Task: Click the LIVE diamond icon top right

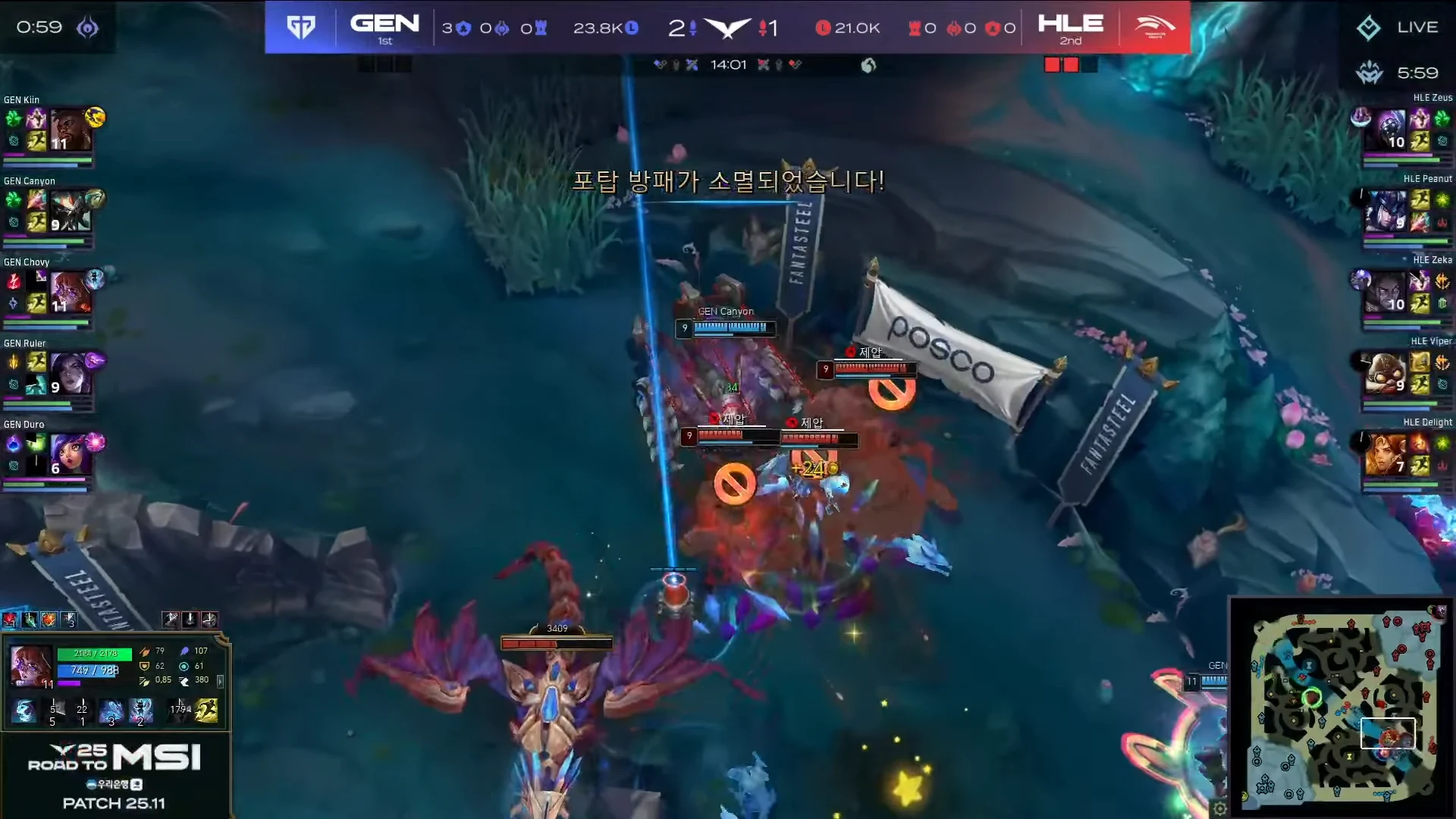Action: point(1369,27)
